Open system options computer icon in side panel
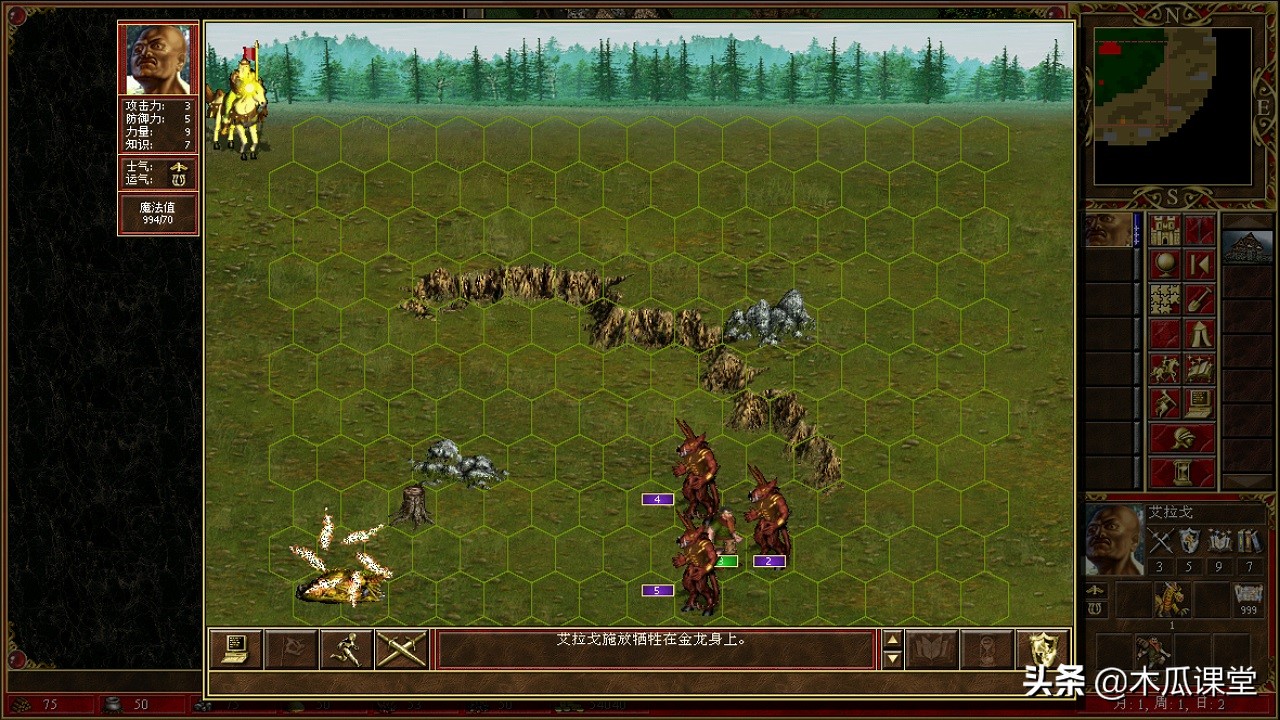The image size is (1280, 720). (x=1199, y=403)
